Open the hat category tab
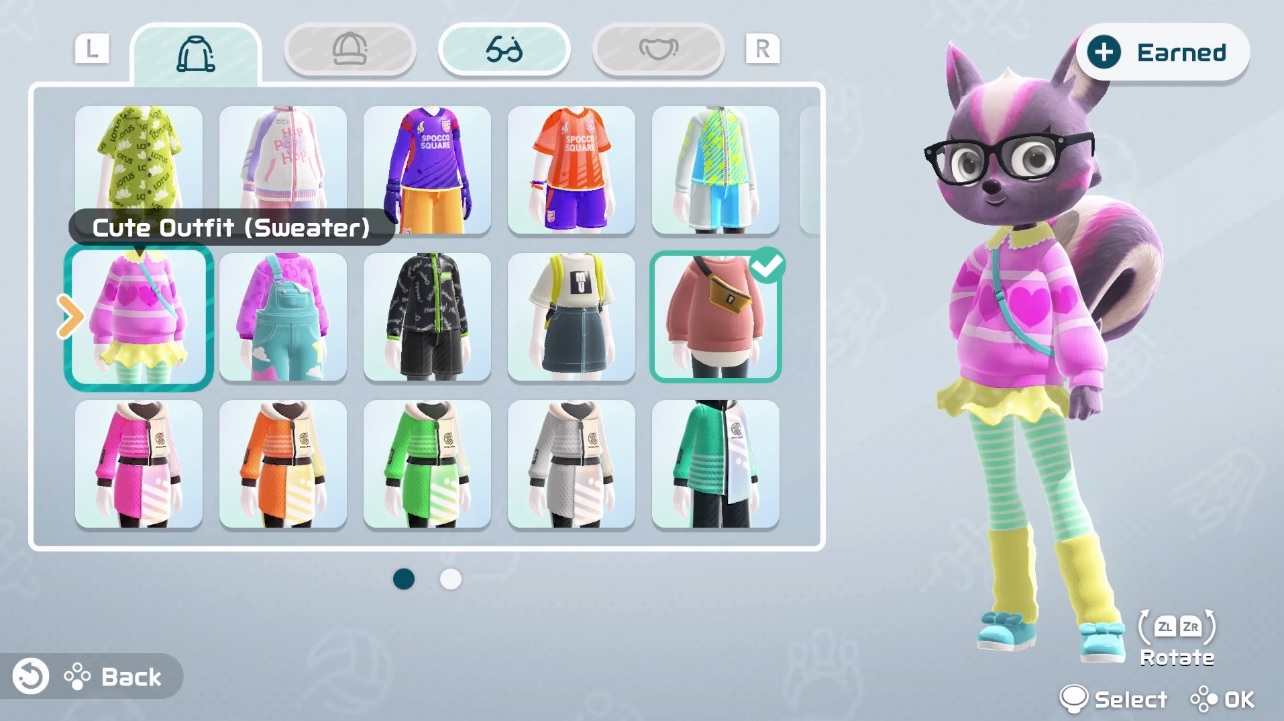Image resolution: width=1284 pixels, height=721 pixels. click(350, 49)
